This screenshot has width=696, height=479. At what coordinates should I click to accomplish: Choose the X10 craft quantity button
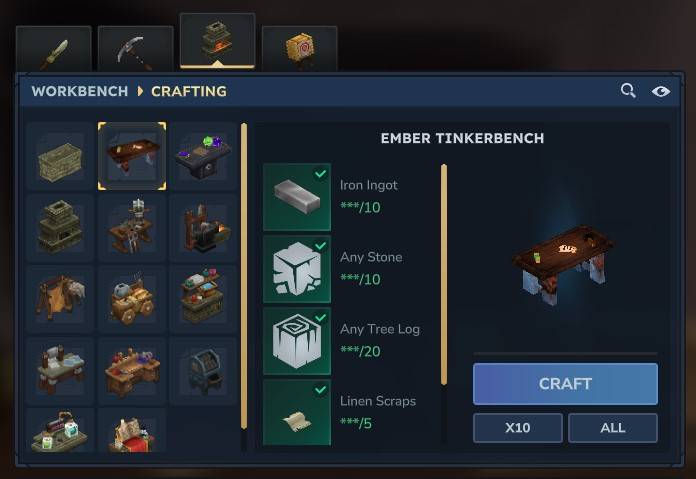click(517, 428)
